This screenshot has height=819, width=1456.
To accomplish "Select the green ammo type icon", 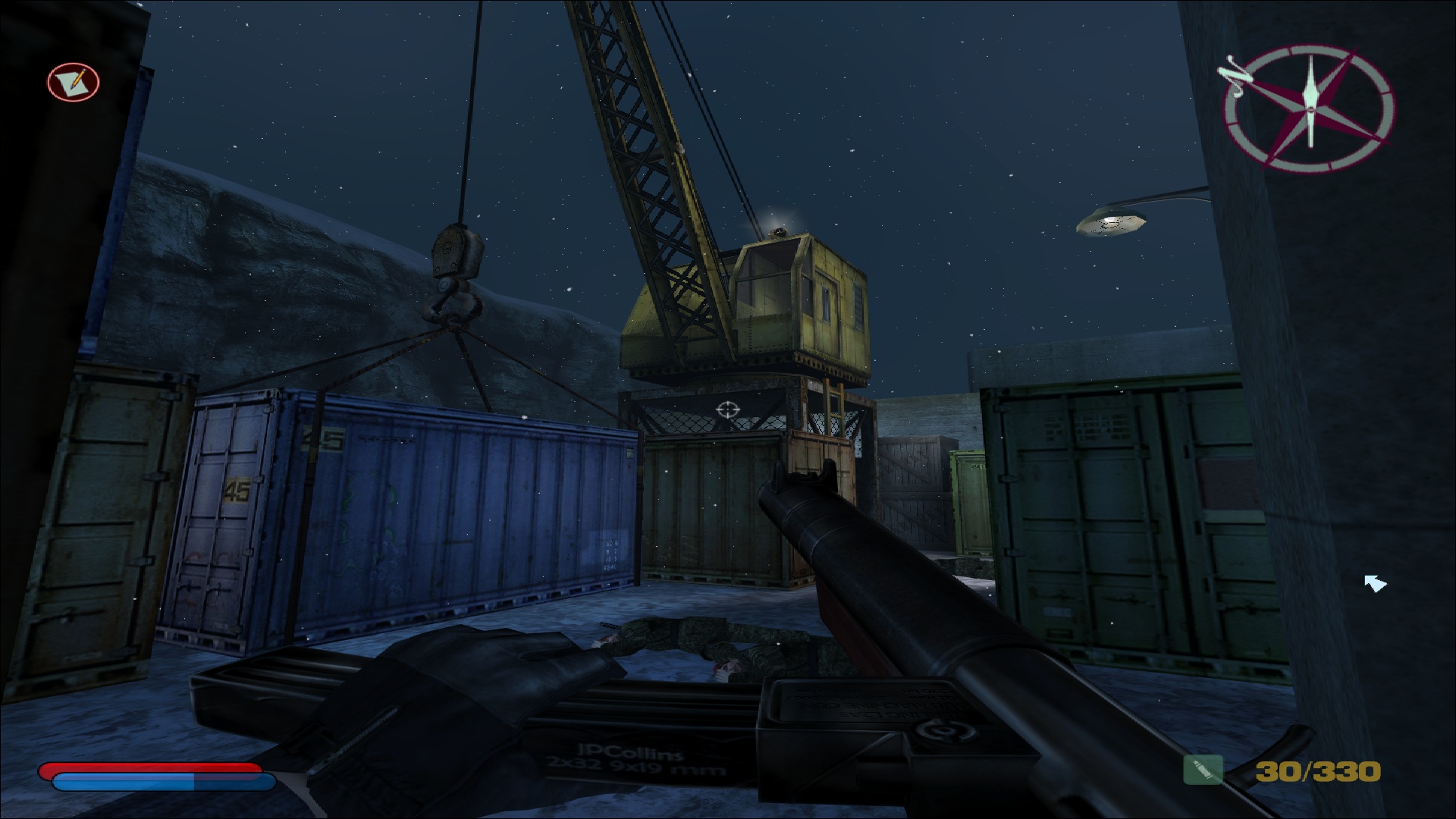I will pyautogui.click(x=1203, y=770).
